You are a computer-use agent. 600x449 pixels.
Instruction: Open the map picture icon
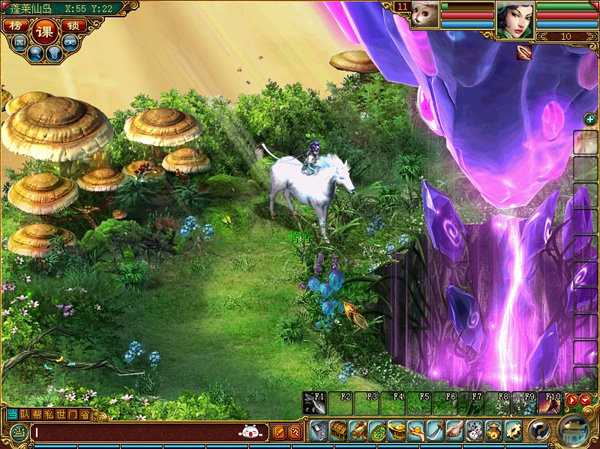20,43
